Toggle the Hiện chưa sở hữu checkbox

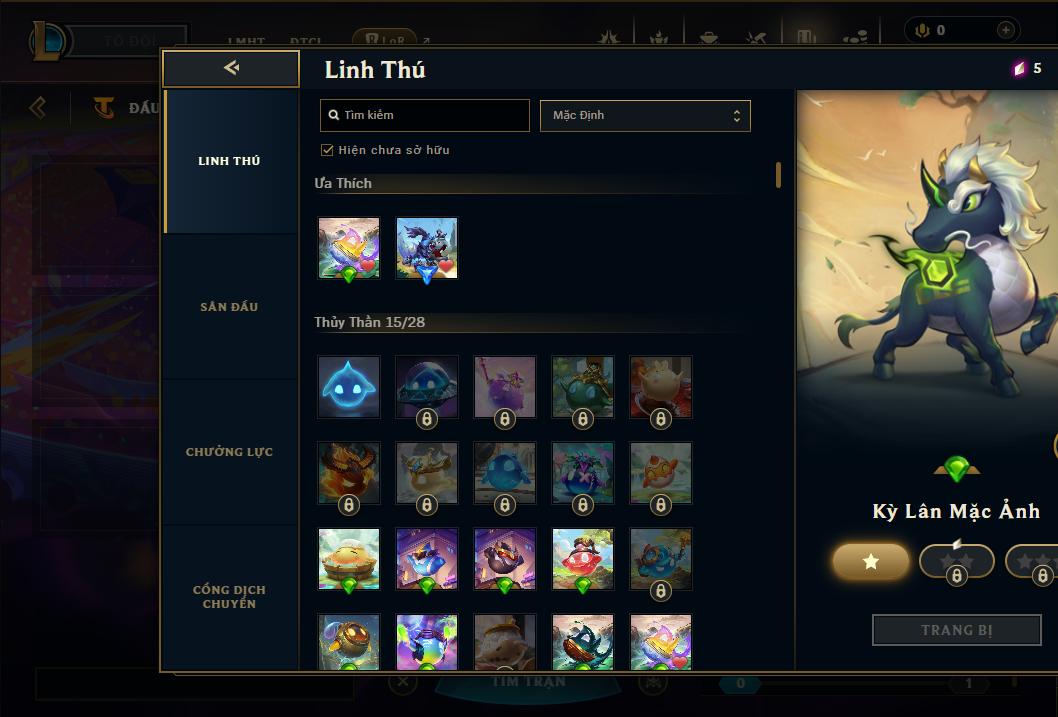(327, 150)
